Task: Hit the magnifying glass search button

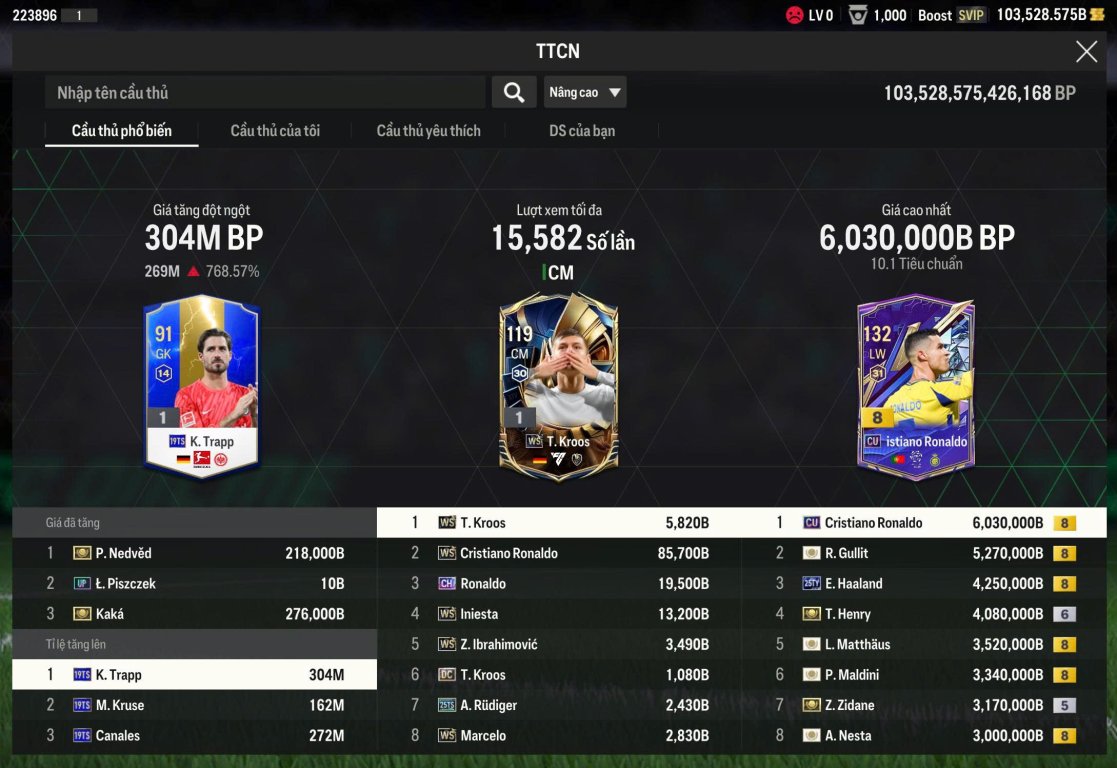Action: click(514, 93)
